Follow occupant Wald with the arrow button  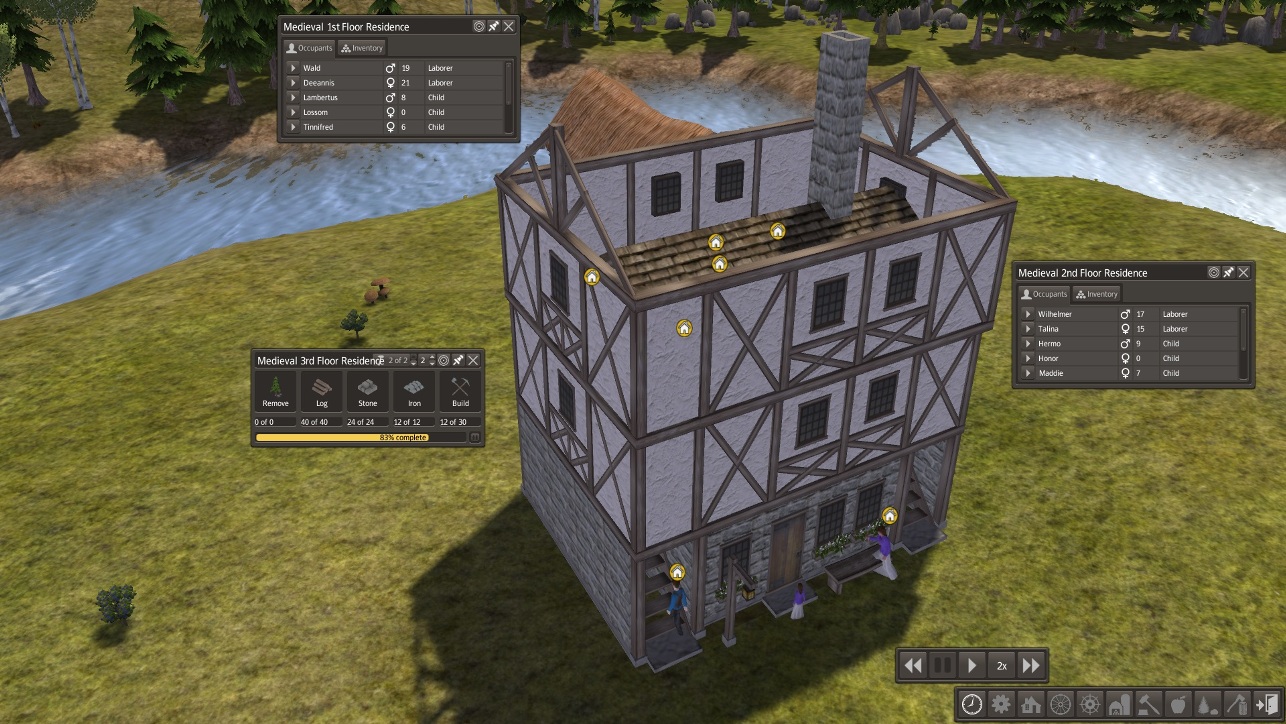click(293, 68)
